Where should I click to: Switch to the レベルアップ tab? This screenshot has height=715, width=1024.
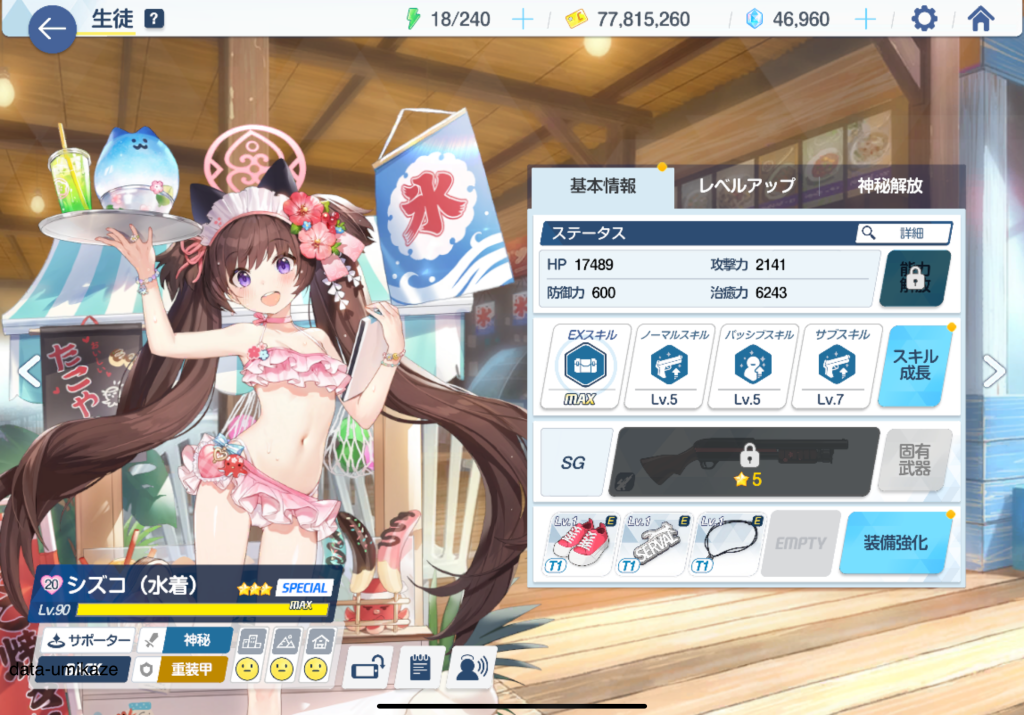pyautogui.click(x=746, y=186)
